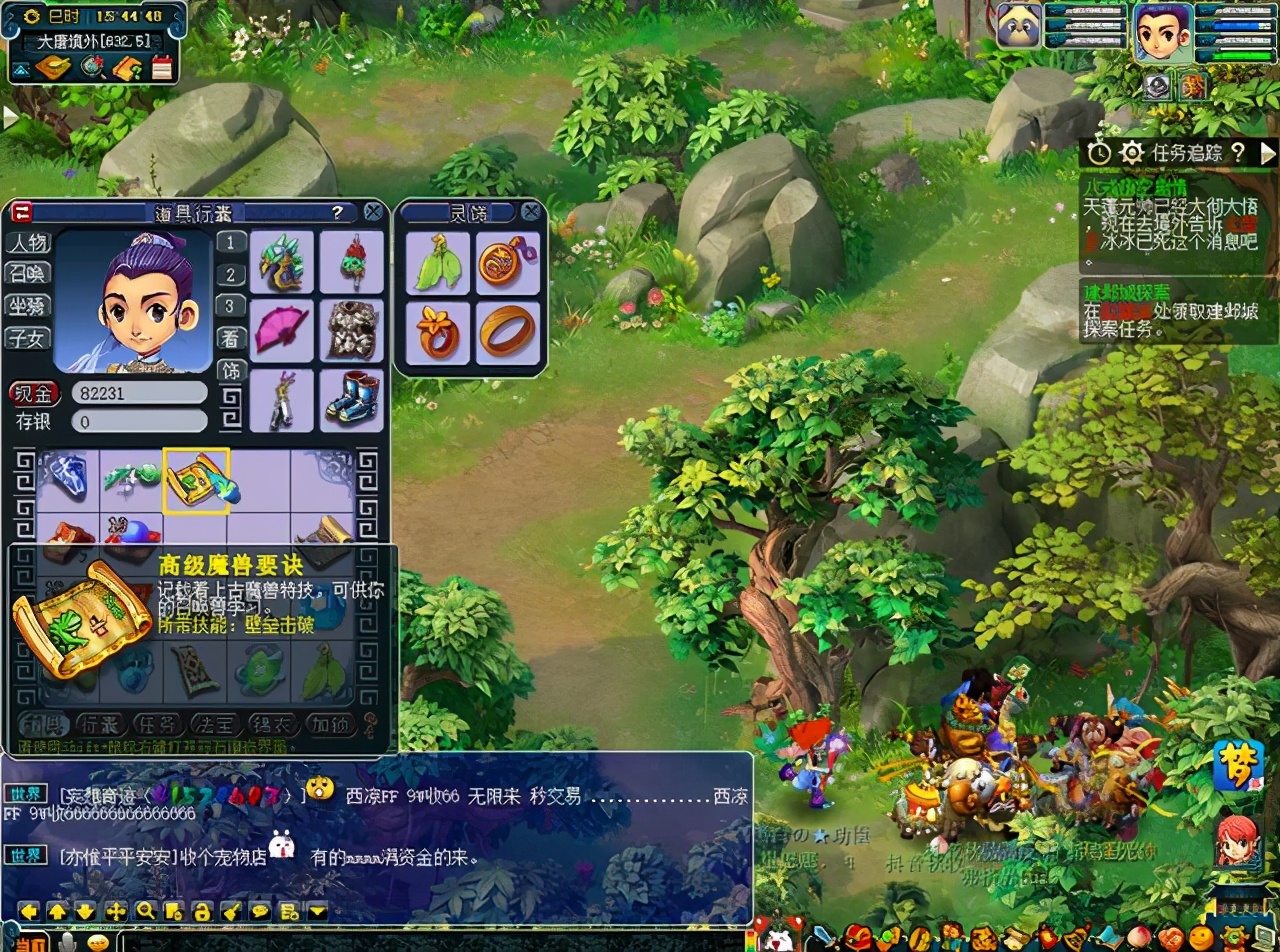
Task: Click the green leaf accessory in 灵饰
Action: tap(438, 262)
